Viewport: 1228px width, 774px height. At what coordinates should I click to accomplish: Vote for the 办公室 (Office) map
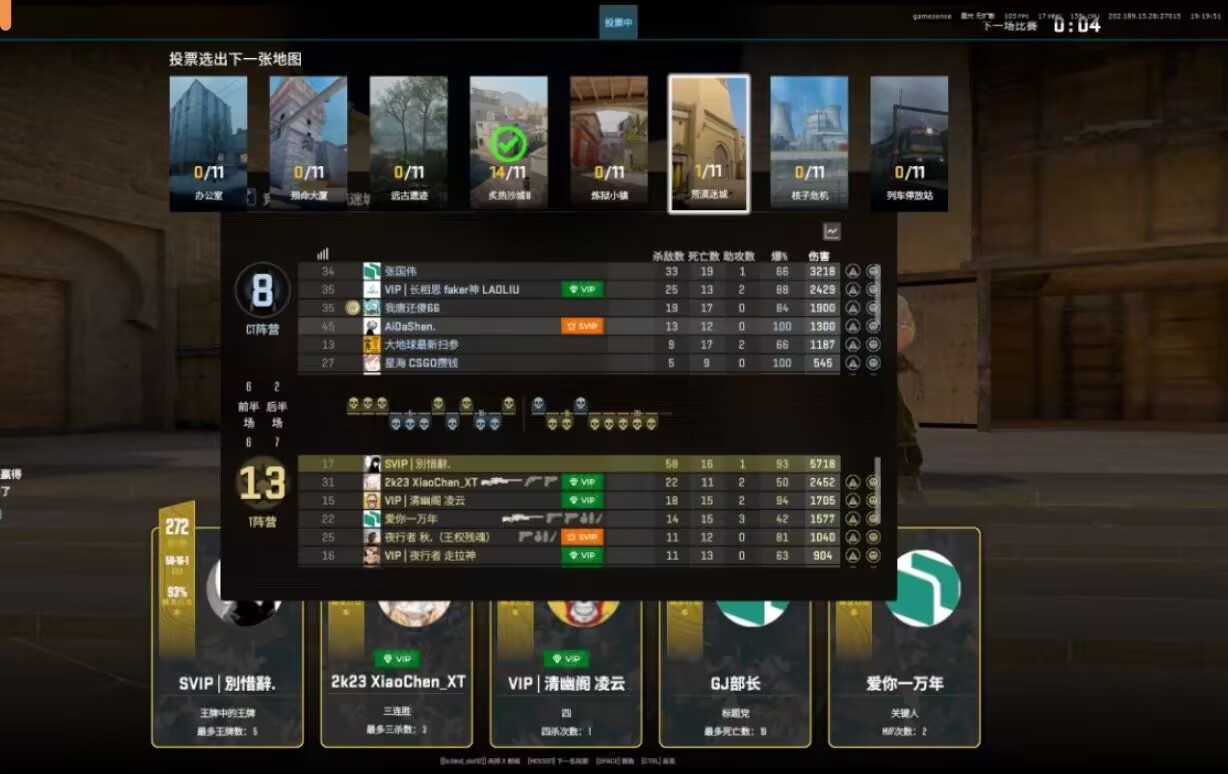[x=208, y=142]
